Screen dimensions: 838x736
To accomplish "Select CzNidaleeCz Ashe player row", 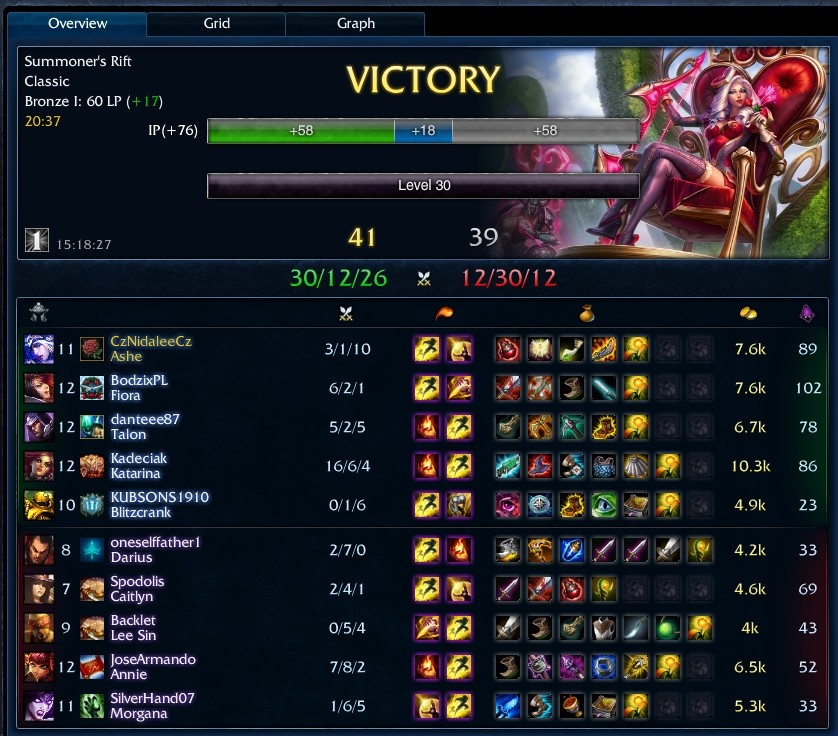I will pyautogui.click(x=151, y=349).
